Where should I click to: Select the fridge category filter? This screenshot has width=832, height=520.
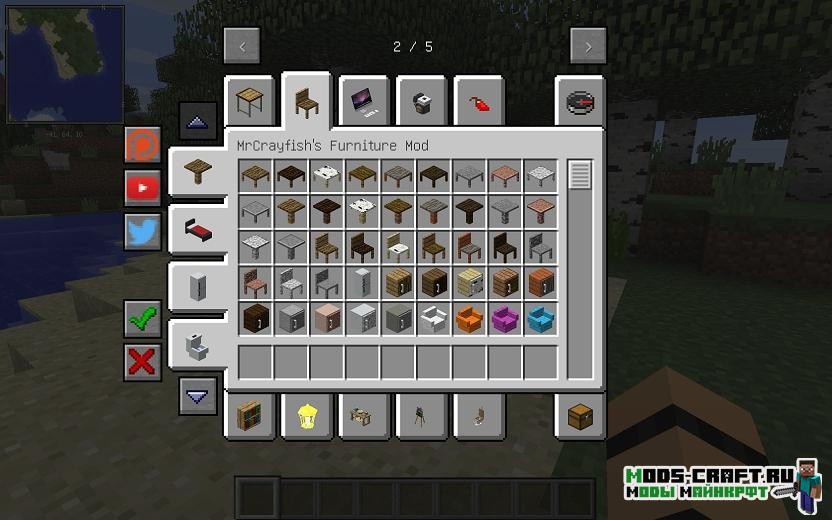pyautogui.click(x=197, y=287)
